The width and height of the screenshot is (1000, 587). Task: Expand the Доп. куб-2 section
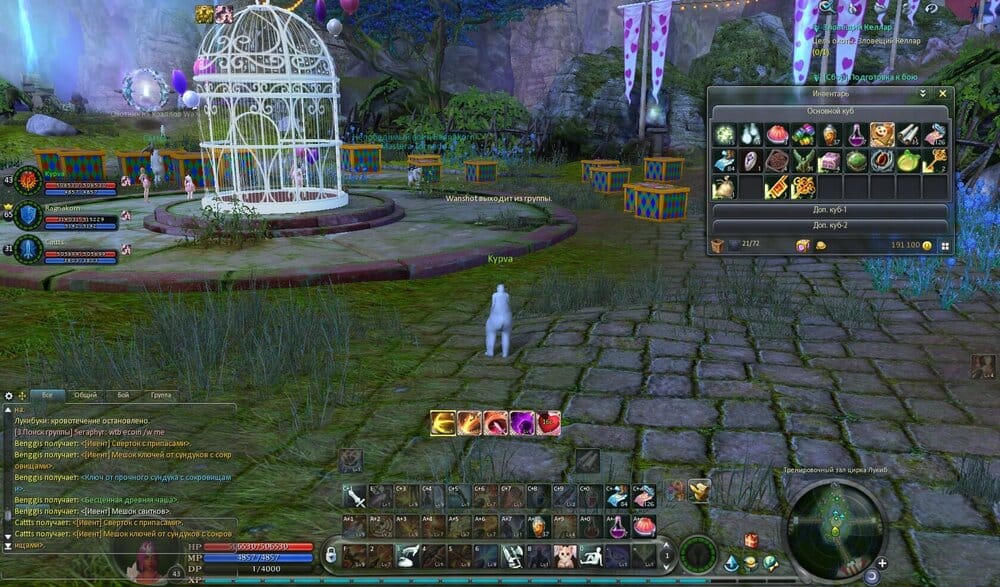pyautogui.click(x=830, y=225)
